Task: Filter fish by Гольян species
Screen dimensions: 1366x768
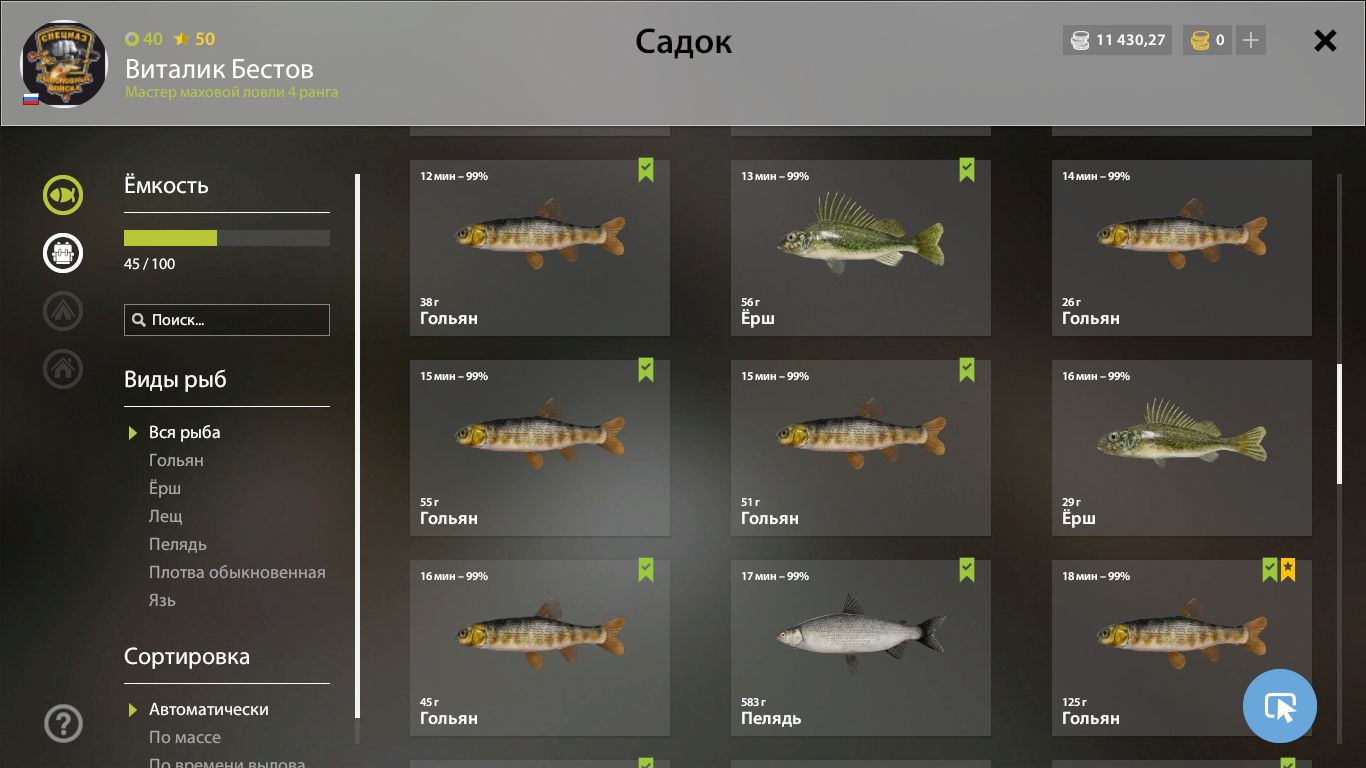Action: click(175, 460)
